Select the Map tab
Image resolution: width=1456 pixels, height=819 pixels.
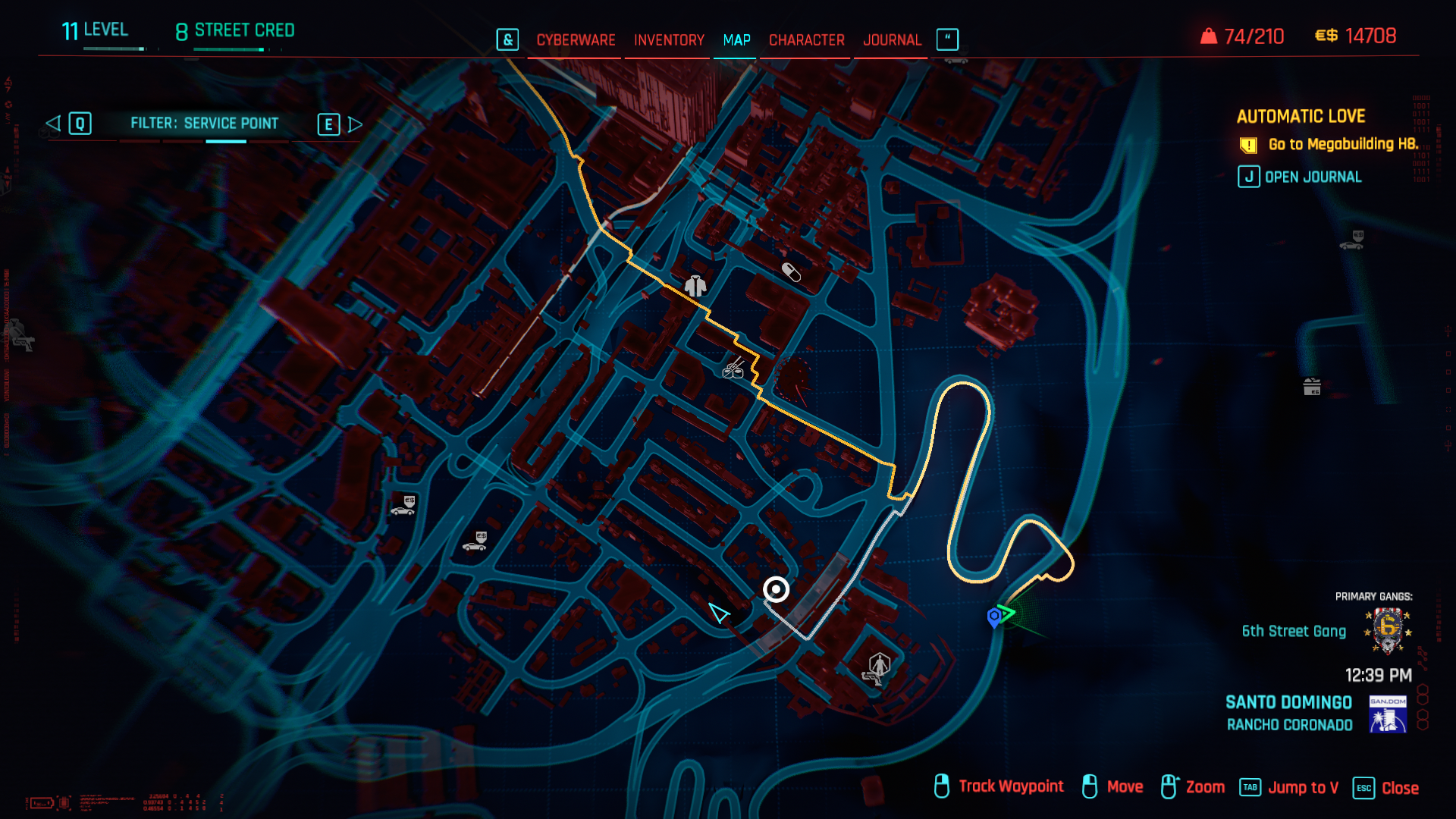pos(736,40)
